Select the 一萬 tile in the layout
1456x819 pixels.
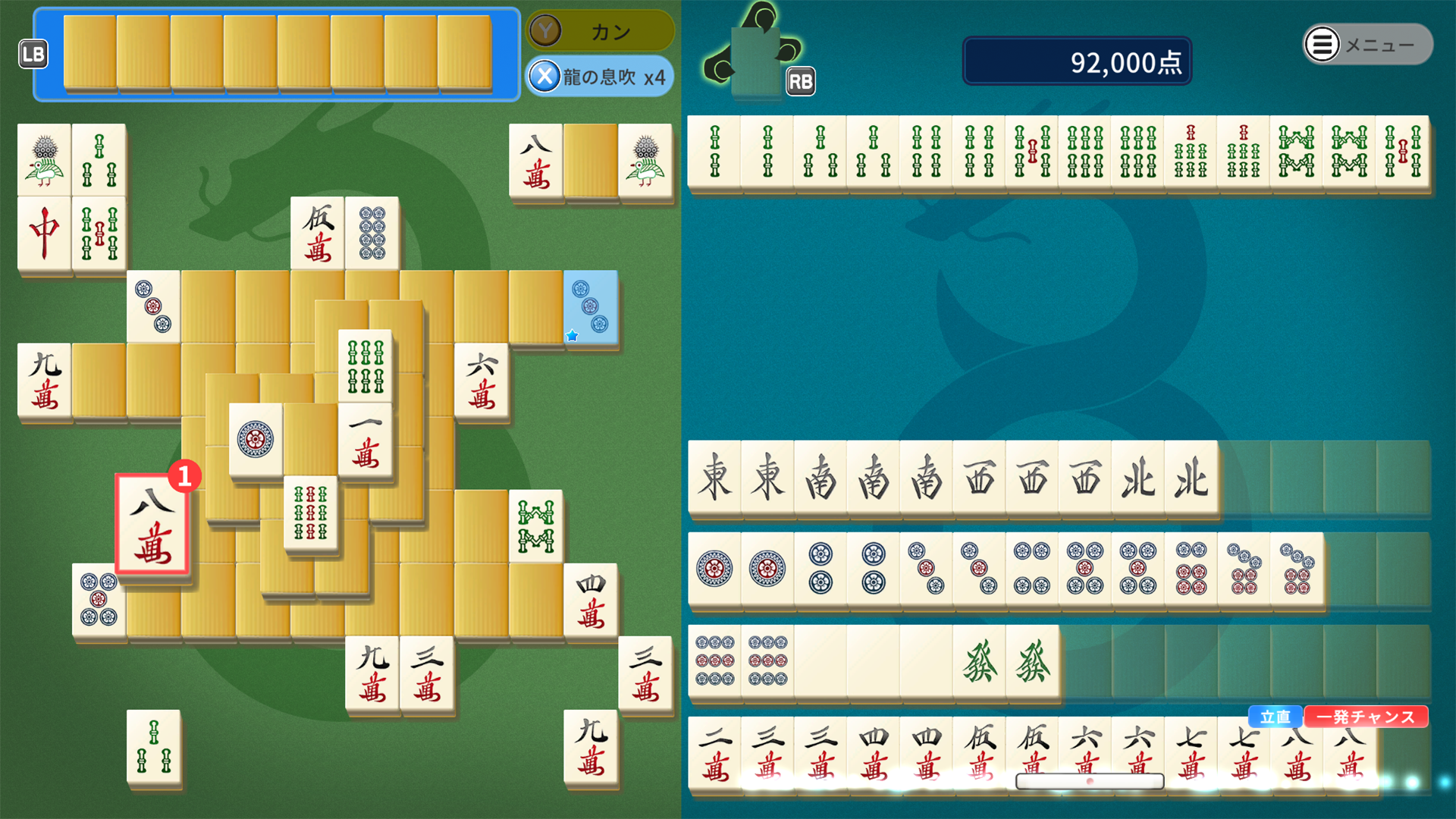click(366, 440)
